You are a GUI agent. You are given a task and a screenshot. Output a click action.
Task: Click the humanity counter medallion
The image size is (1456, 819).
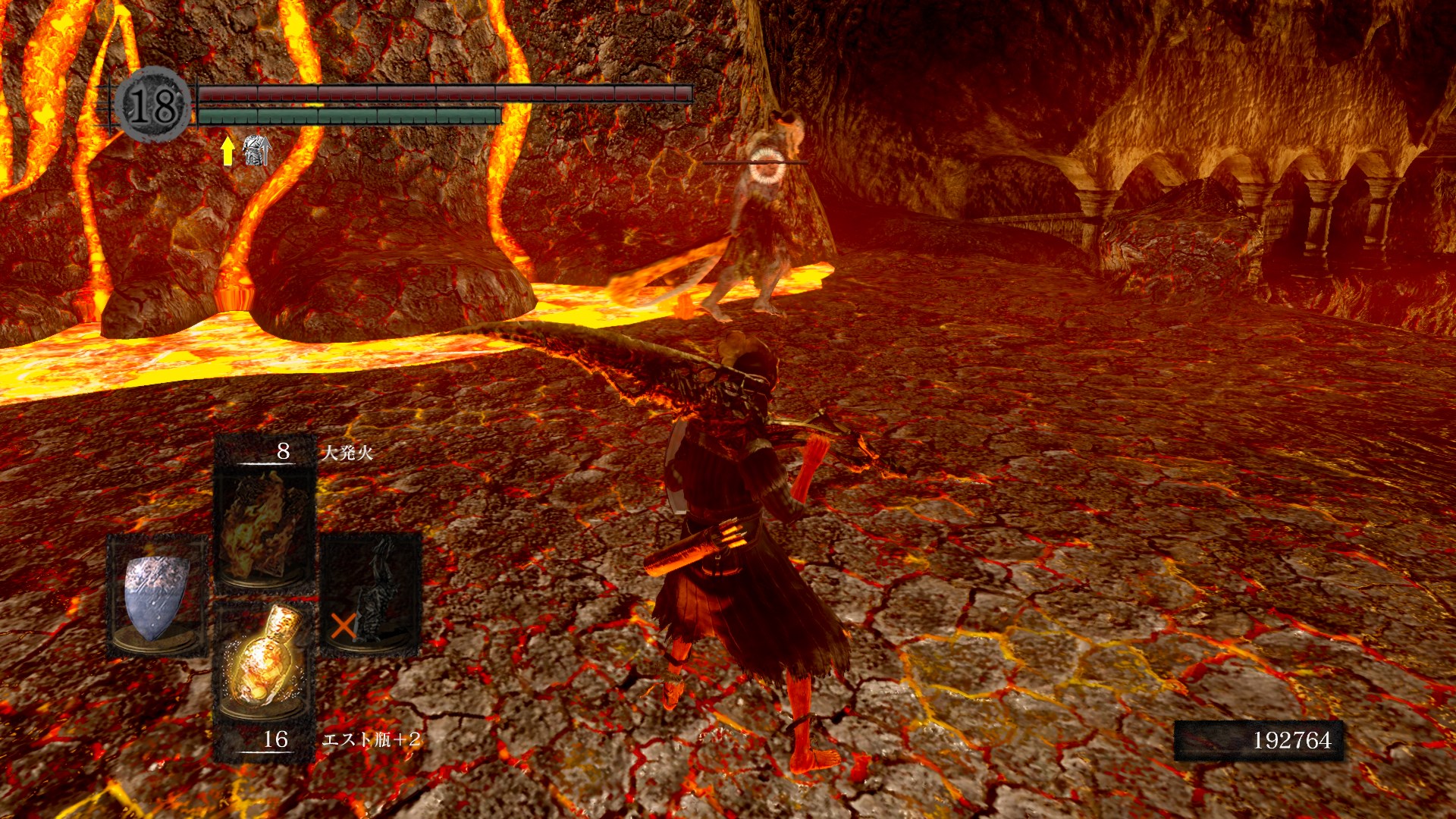tap(154, 105)
